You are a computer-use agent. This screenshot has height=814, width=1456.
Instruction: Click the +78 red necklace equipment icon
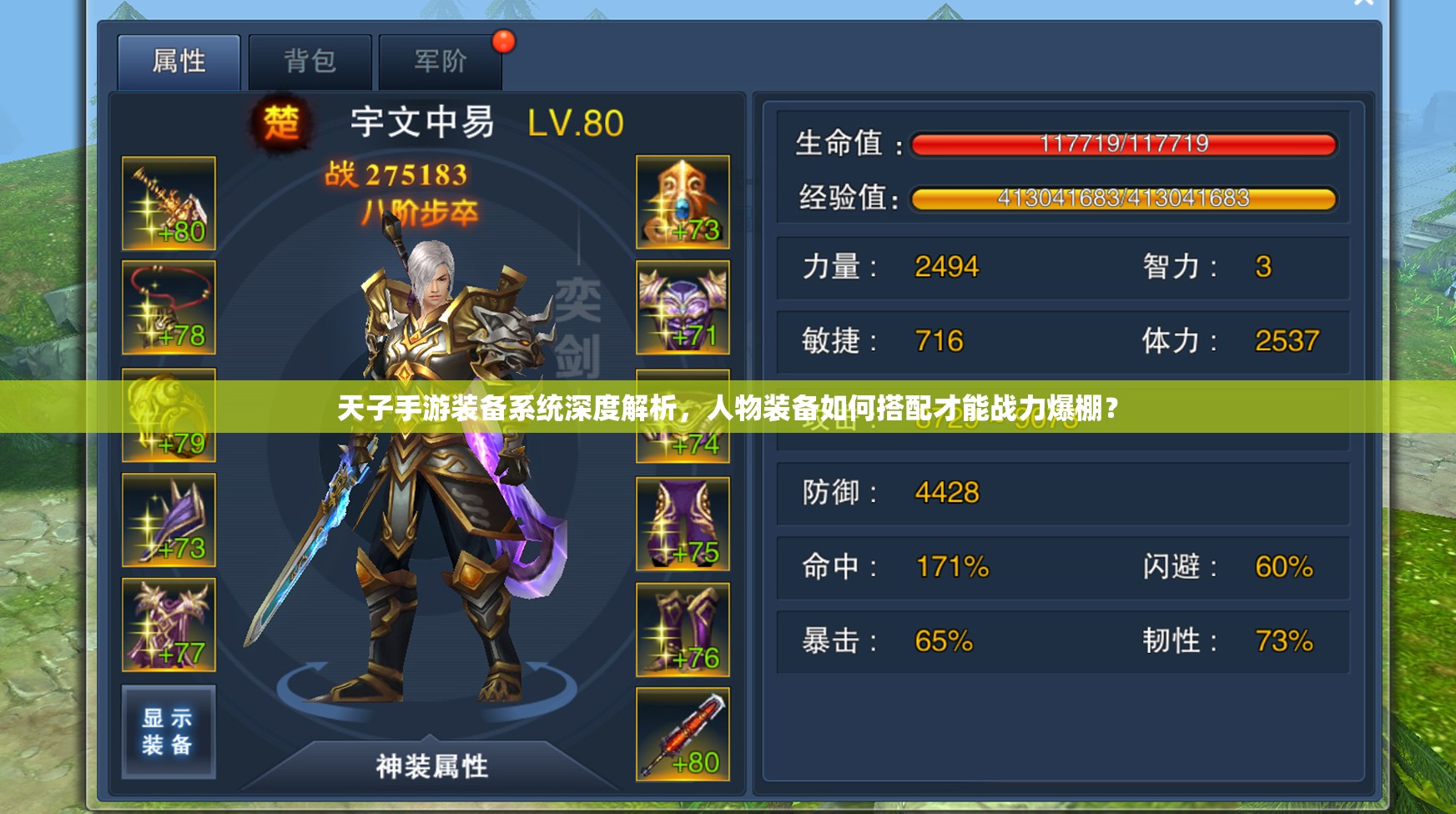(167, 307)
